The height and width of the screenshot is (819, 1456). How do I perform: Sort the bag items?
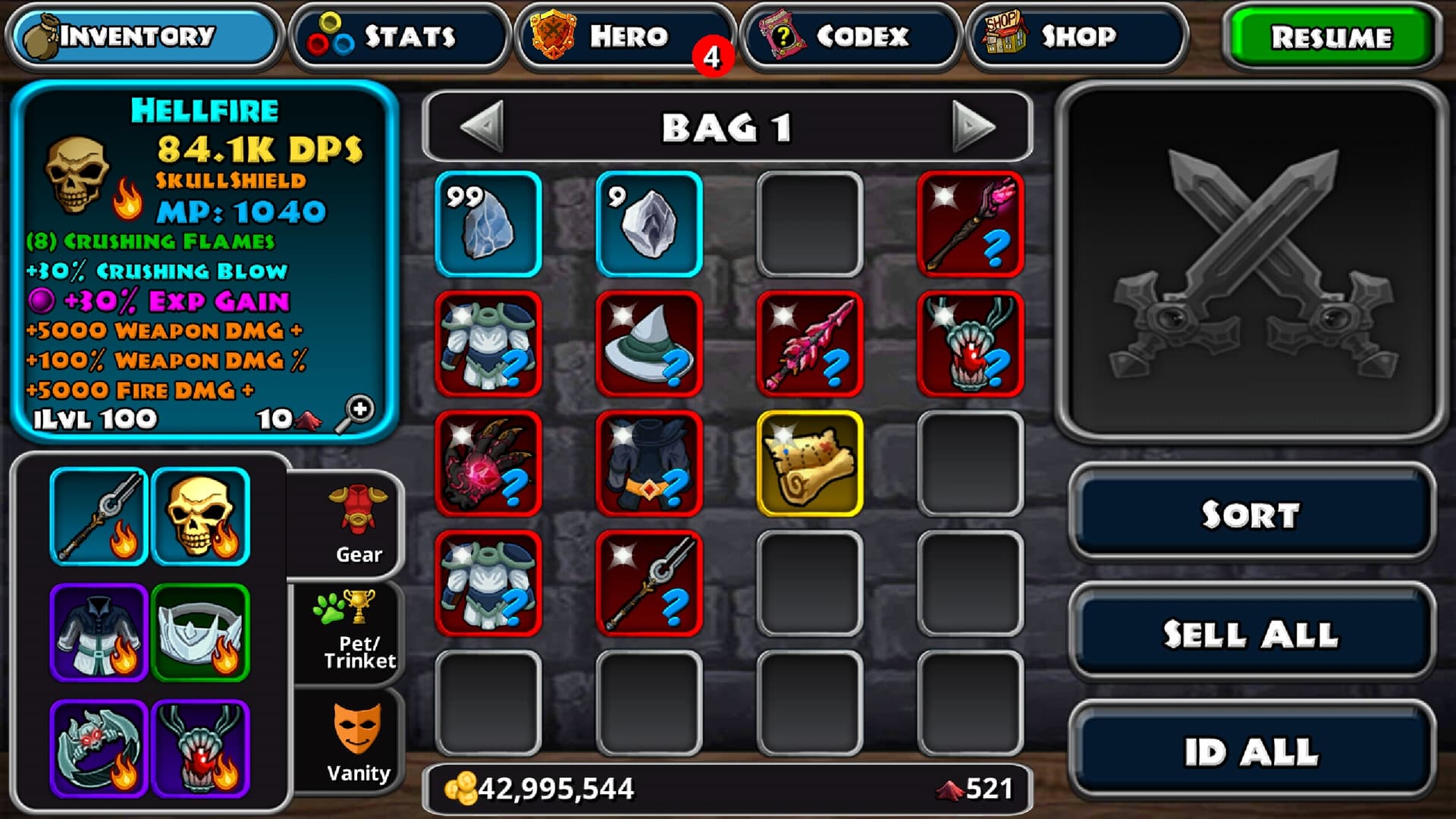[x=1251, y=514]
